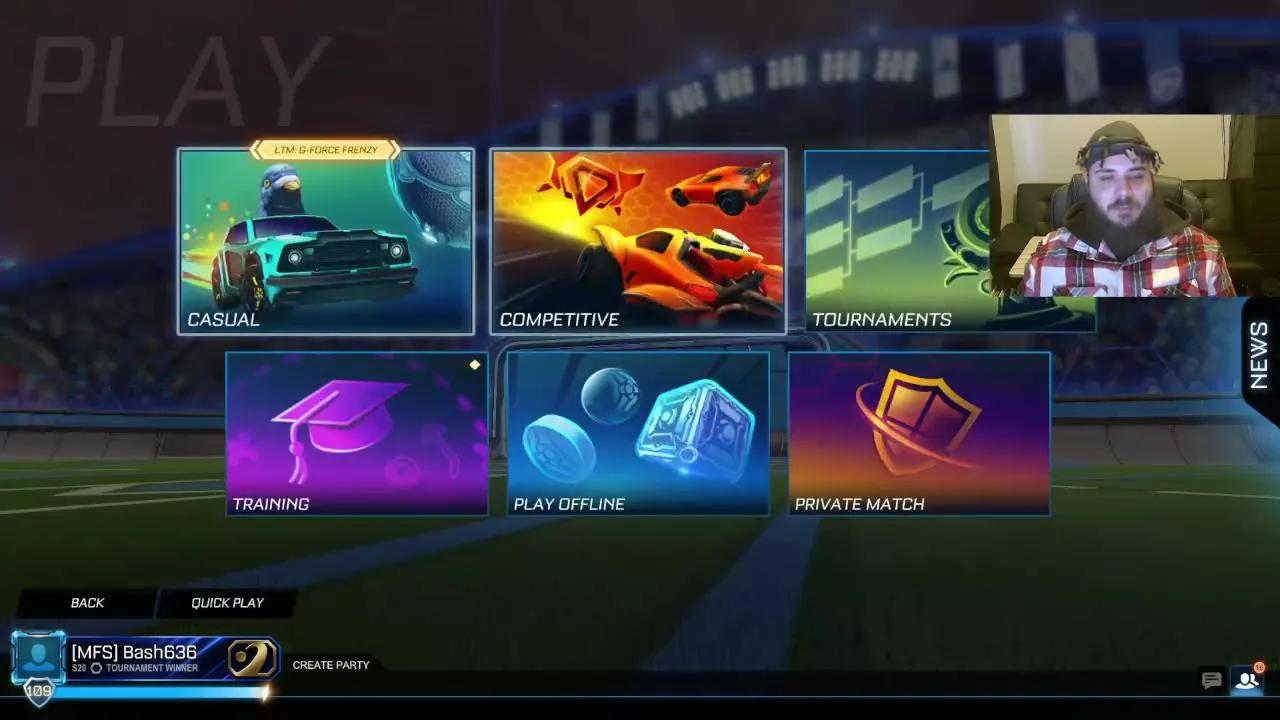The height and width of the screenshot is (720, 1280).
Task: Click the orange friends notification badge
Action: pyautogui.click(x=1262, y=668)
